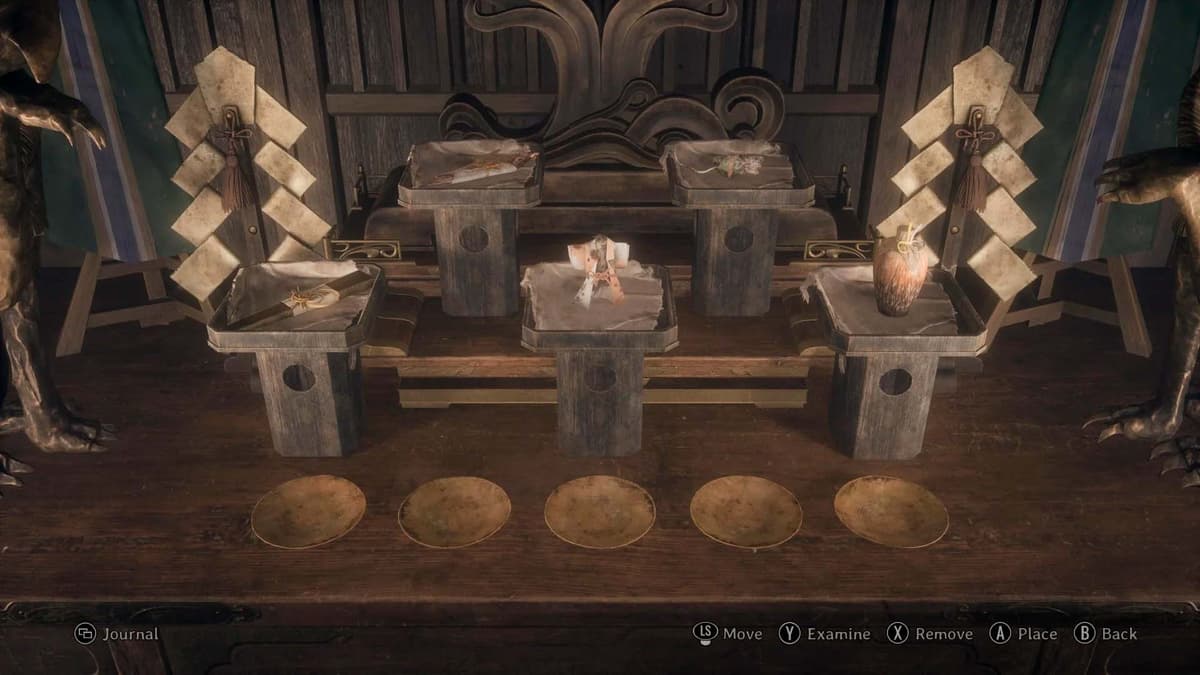The image size is (1200, 675).
Task: Select the envelope tied with gold cord
Action: click(300, 297)
